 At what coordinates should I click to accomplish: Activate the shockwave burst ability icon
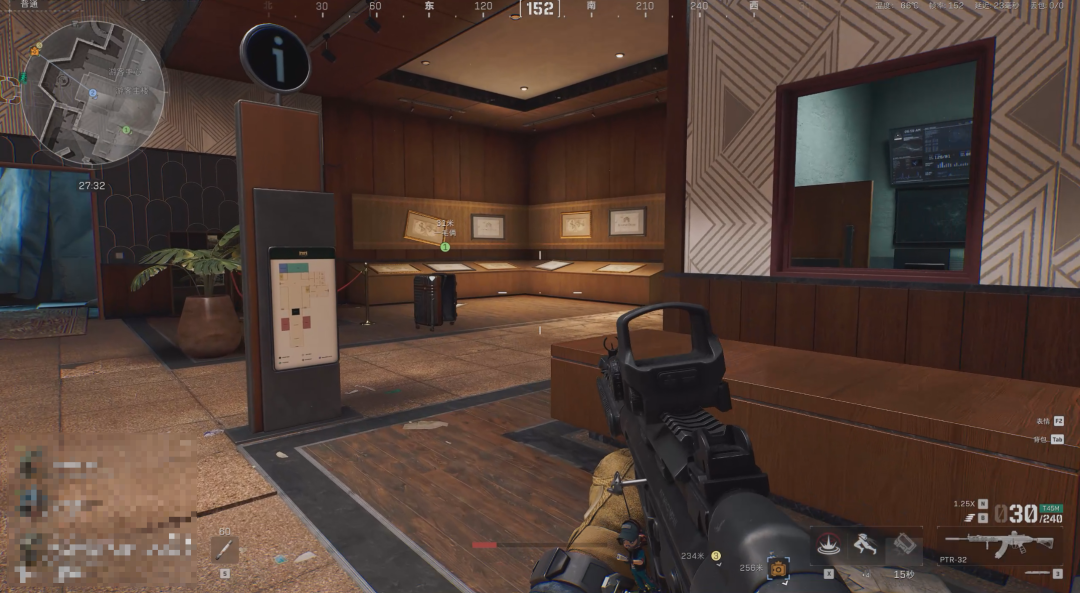coord(827,545)
